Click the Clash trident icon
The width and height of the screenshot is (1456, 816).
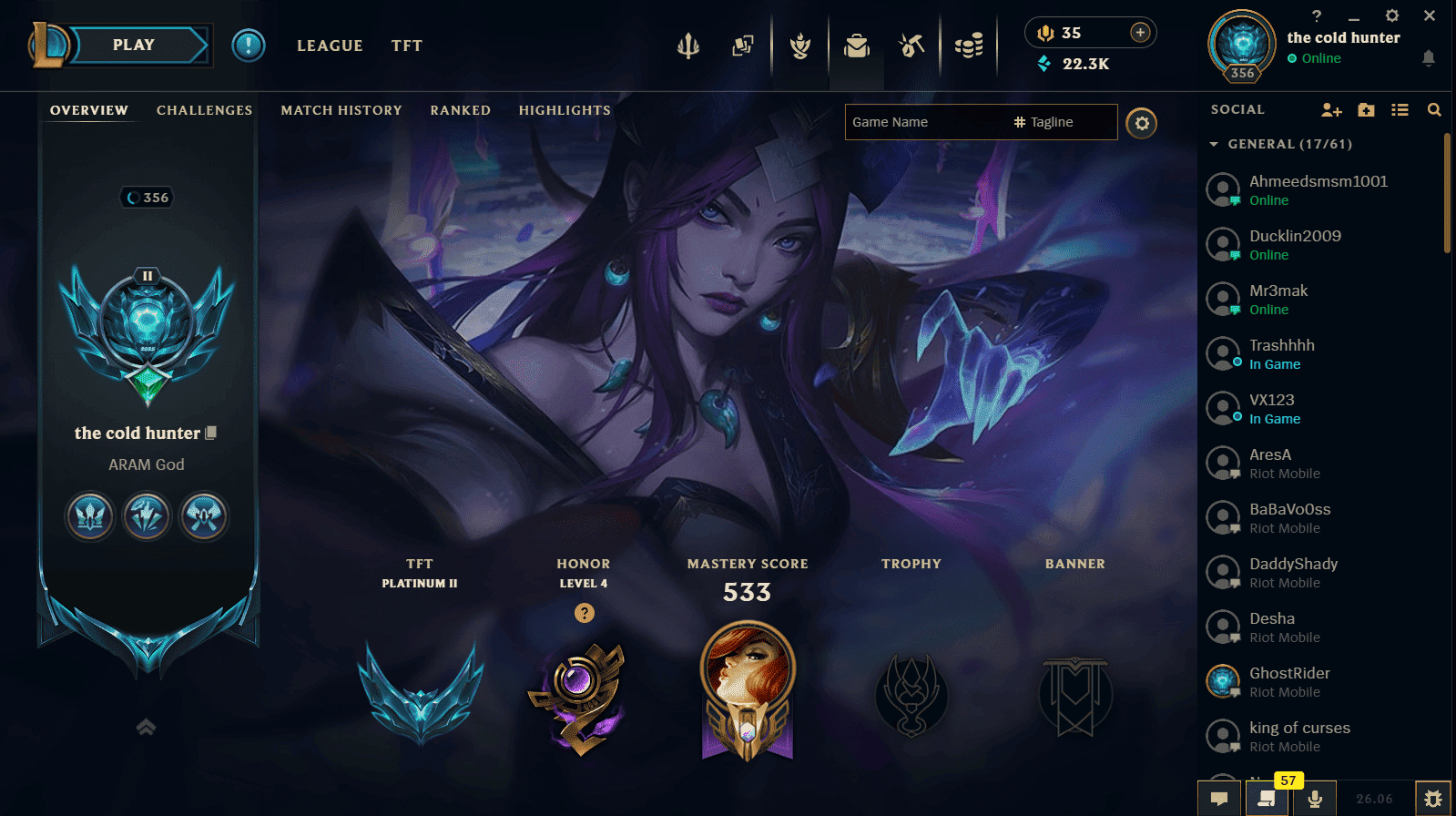coord(688,47)
